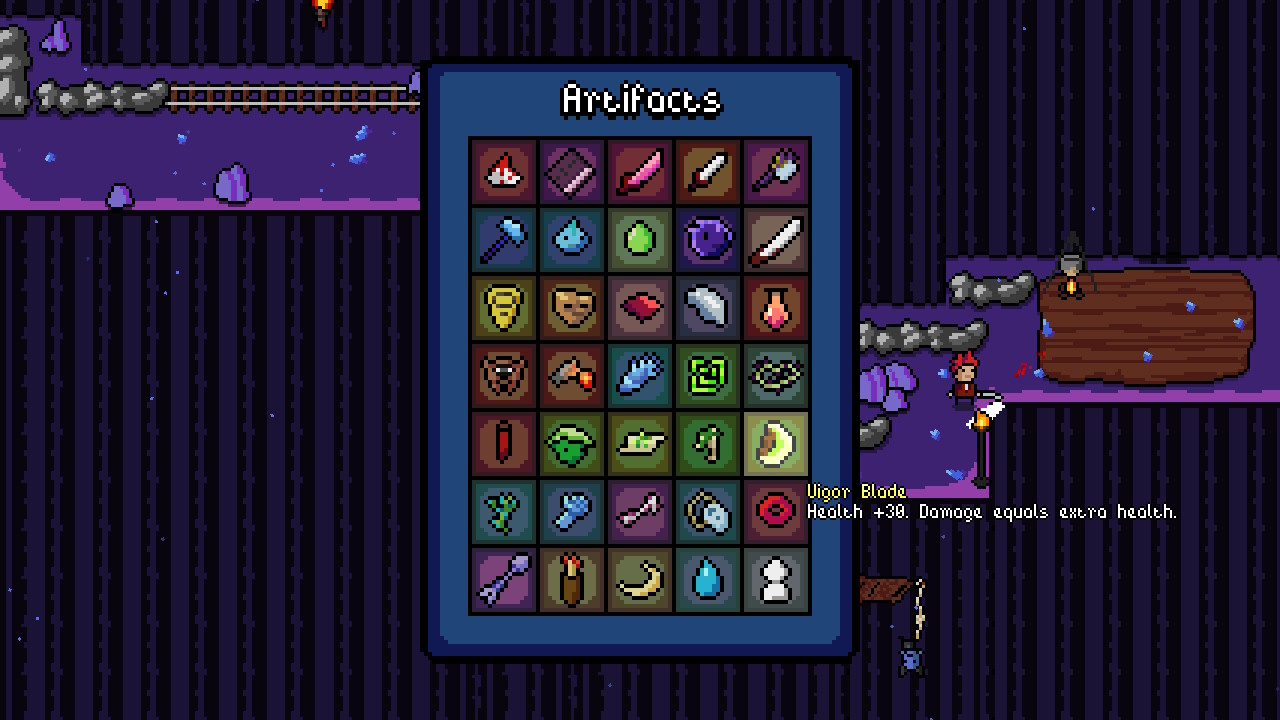This screenshot has height=720, width=1280.
Task: Click the purple orb artifact icon
Action: coord(707,239)
